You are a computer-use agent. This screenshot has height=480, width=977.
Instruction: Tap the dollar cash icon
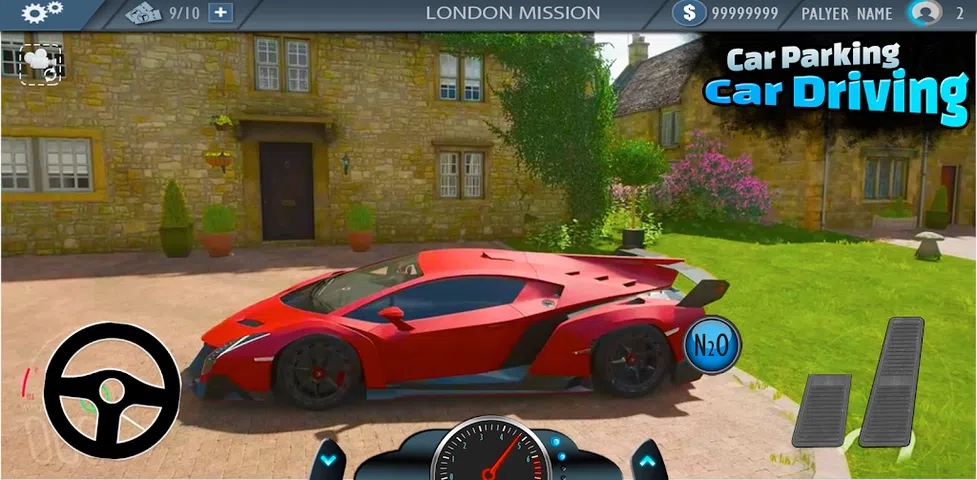pyautogui.click(x=689, y=13)
